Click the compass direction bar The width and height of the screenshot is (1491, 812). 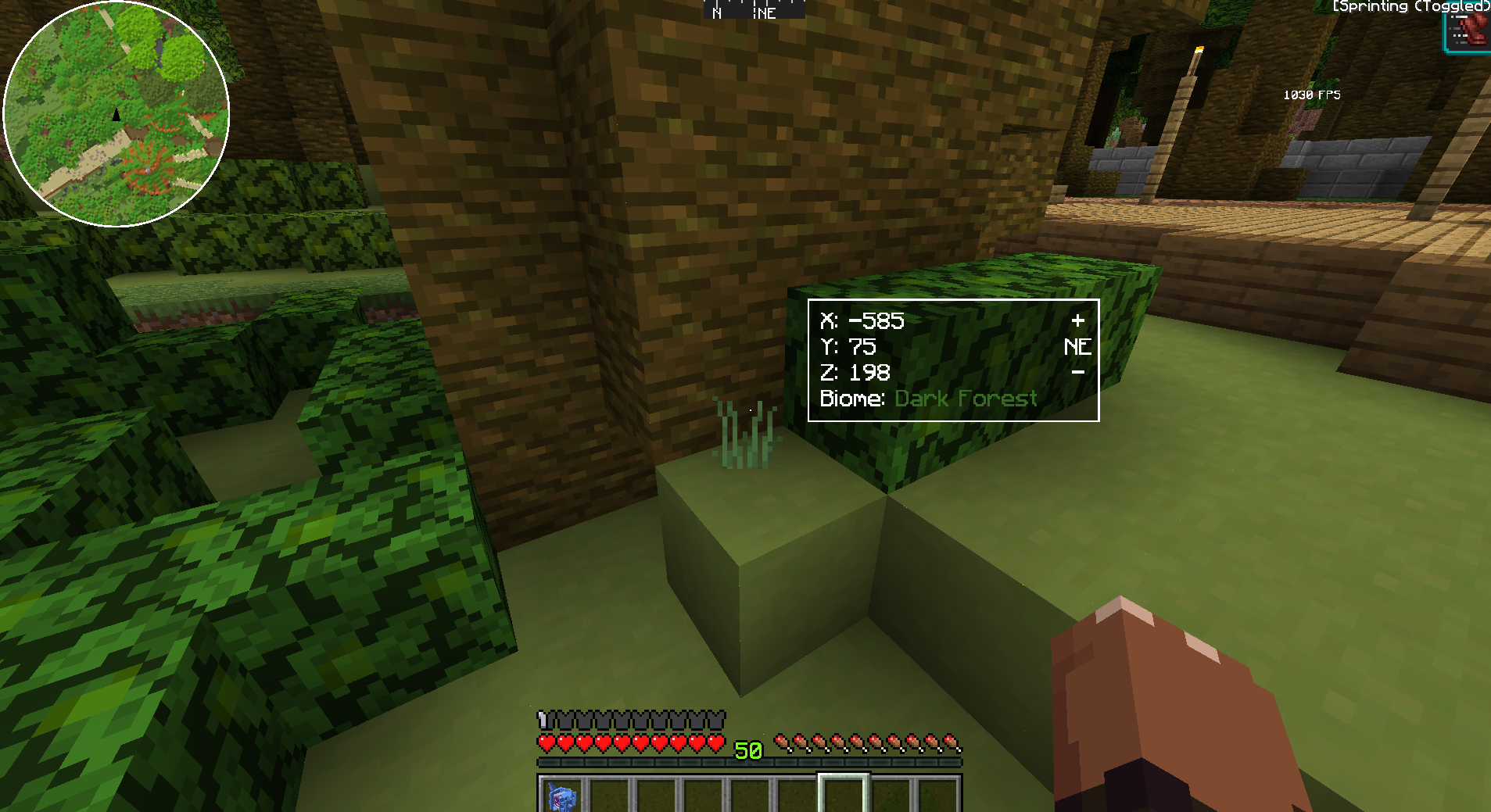(754, 10)
